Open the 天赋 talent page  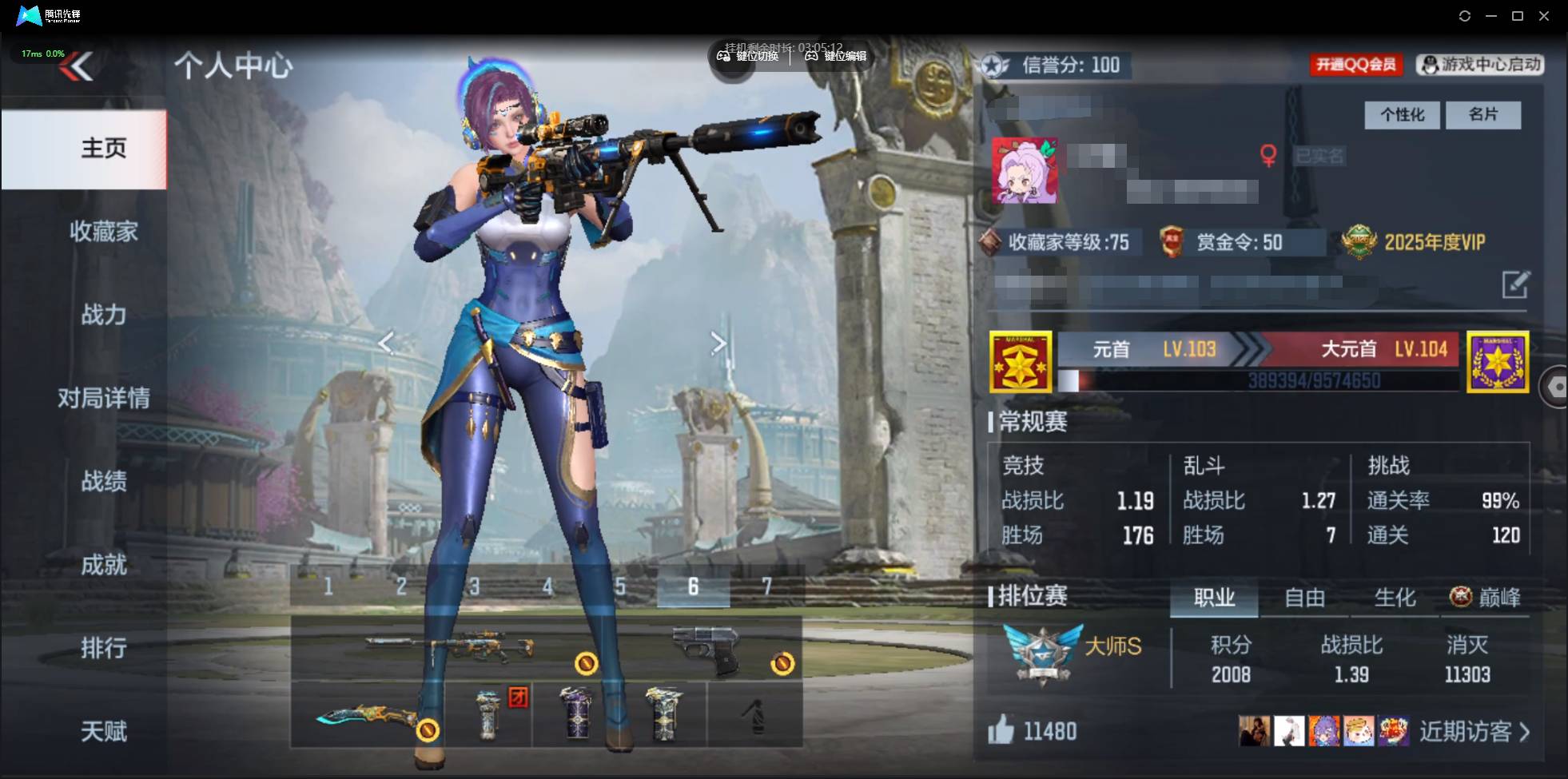tap(103, 731)
